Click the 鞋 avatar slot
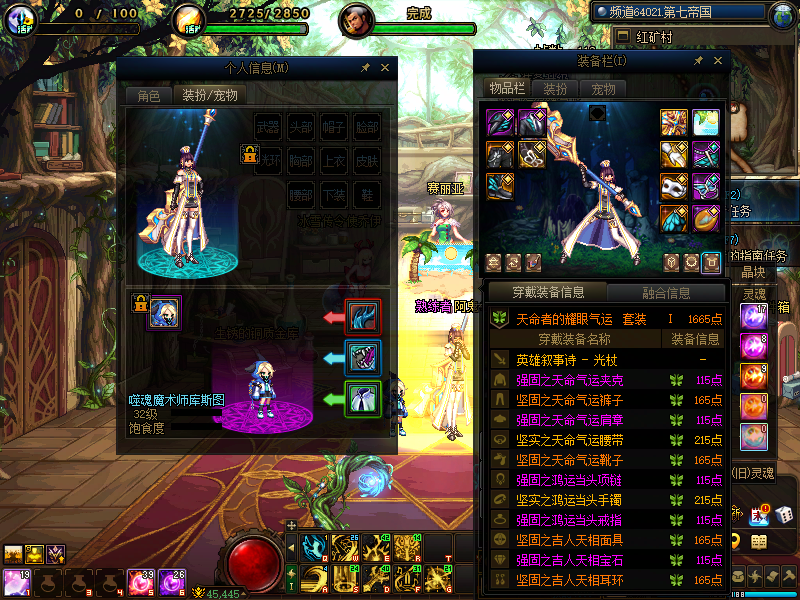The image size is (800, 600). 367,194
